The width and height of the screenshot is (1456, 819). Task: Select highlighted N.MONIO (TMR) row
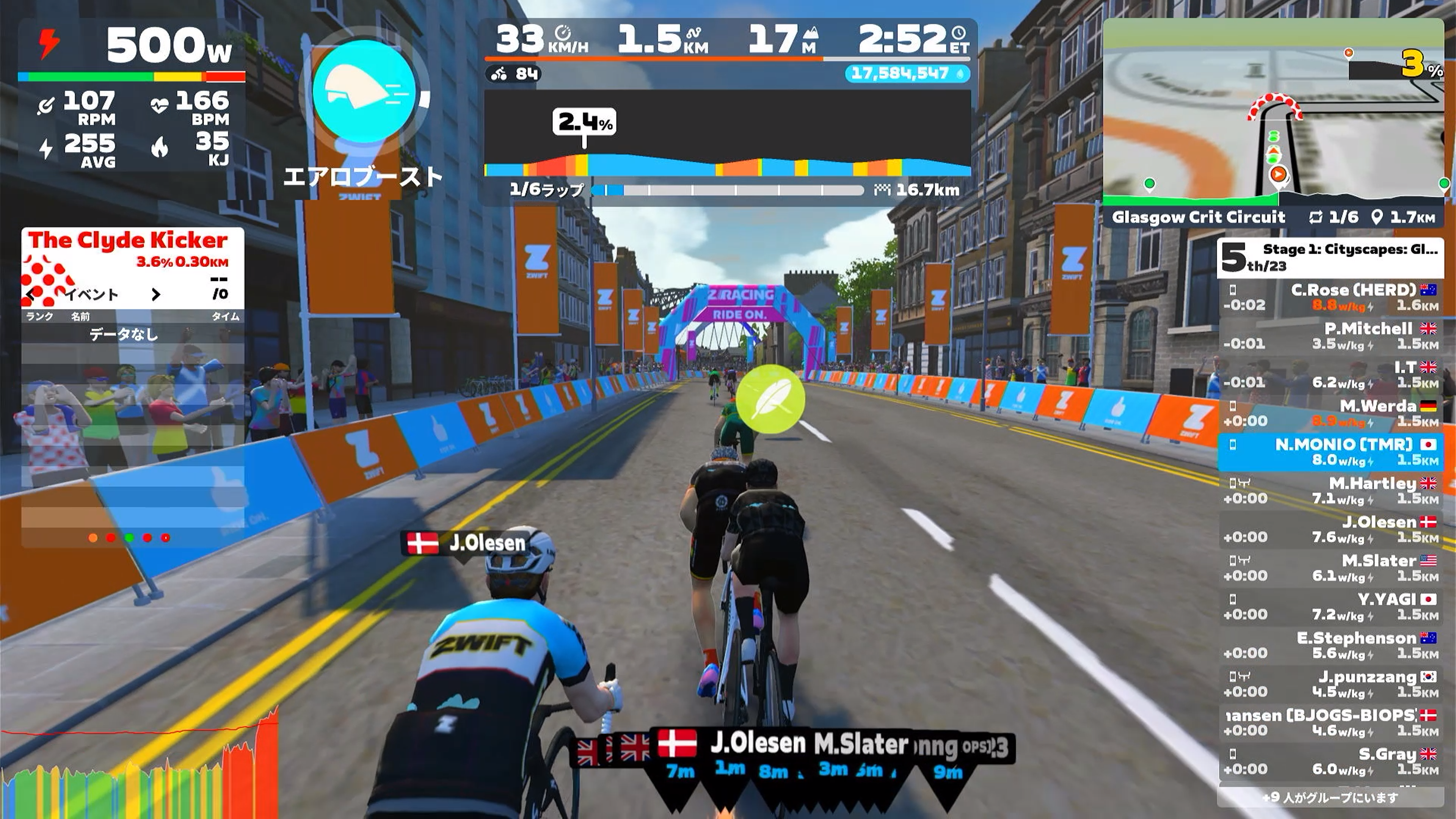pos(1330,452)
